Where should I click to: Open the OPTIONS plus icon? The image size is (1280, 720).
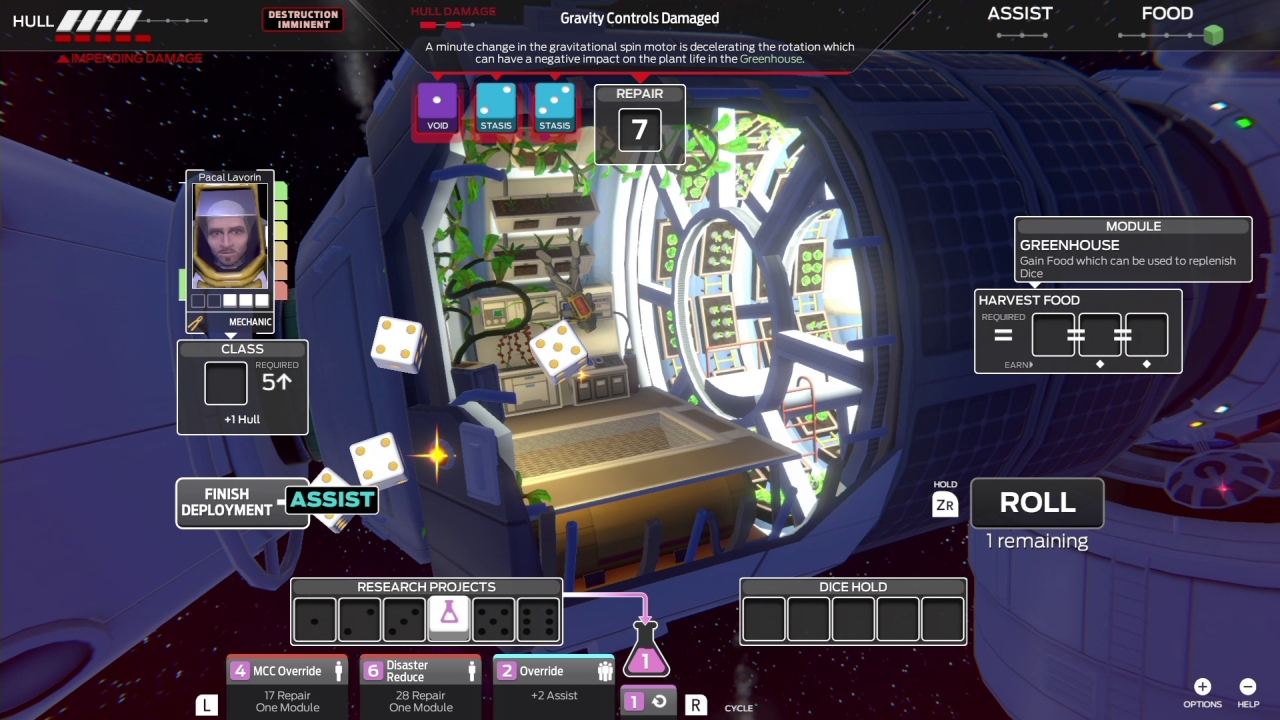point(1202,687)
